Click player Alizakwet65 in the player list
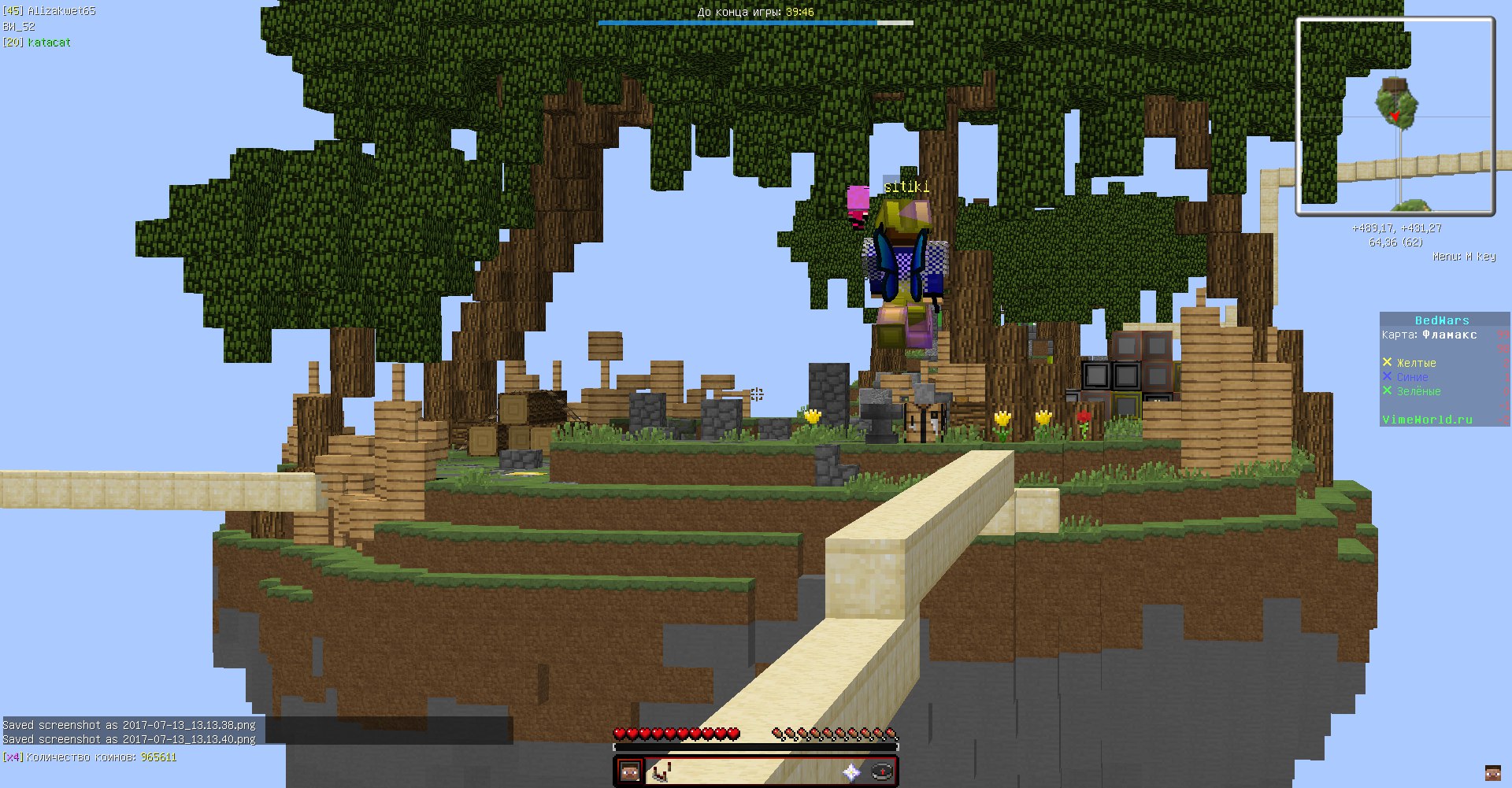This screenshot has width=1512, height=788. pyautogui.click(x=61, y=11)
